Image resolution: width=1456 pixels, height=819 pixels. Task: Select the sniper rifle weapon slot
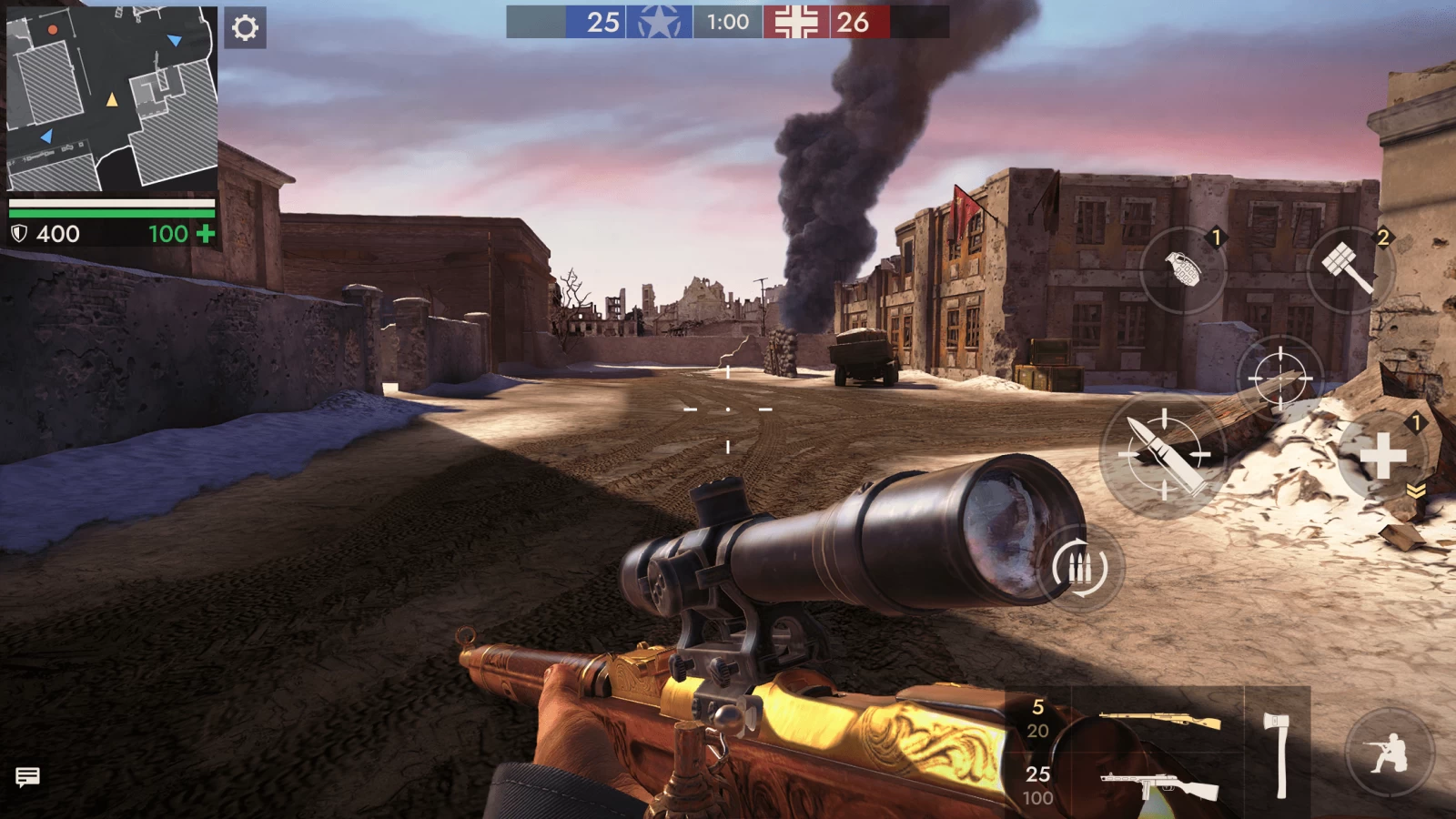coord(1158,721)
